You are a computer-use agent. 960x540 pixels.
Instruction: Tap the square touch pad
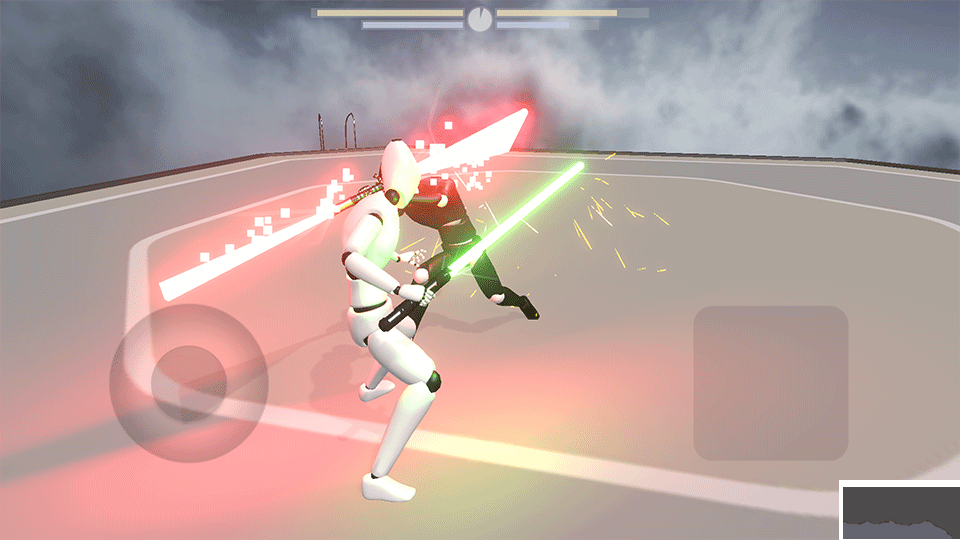pyautogui.click(x=770, y=383)
